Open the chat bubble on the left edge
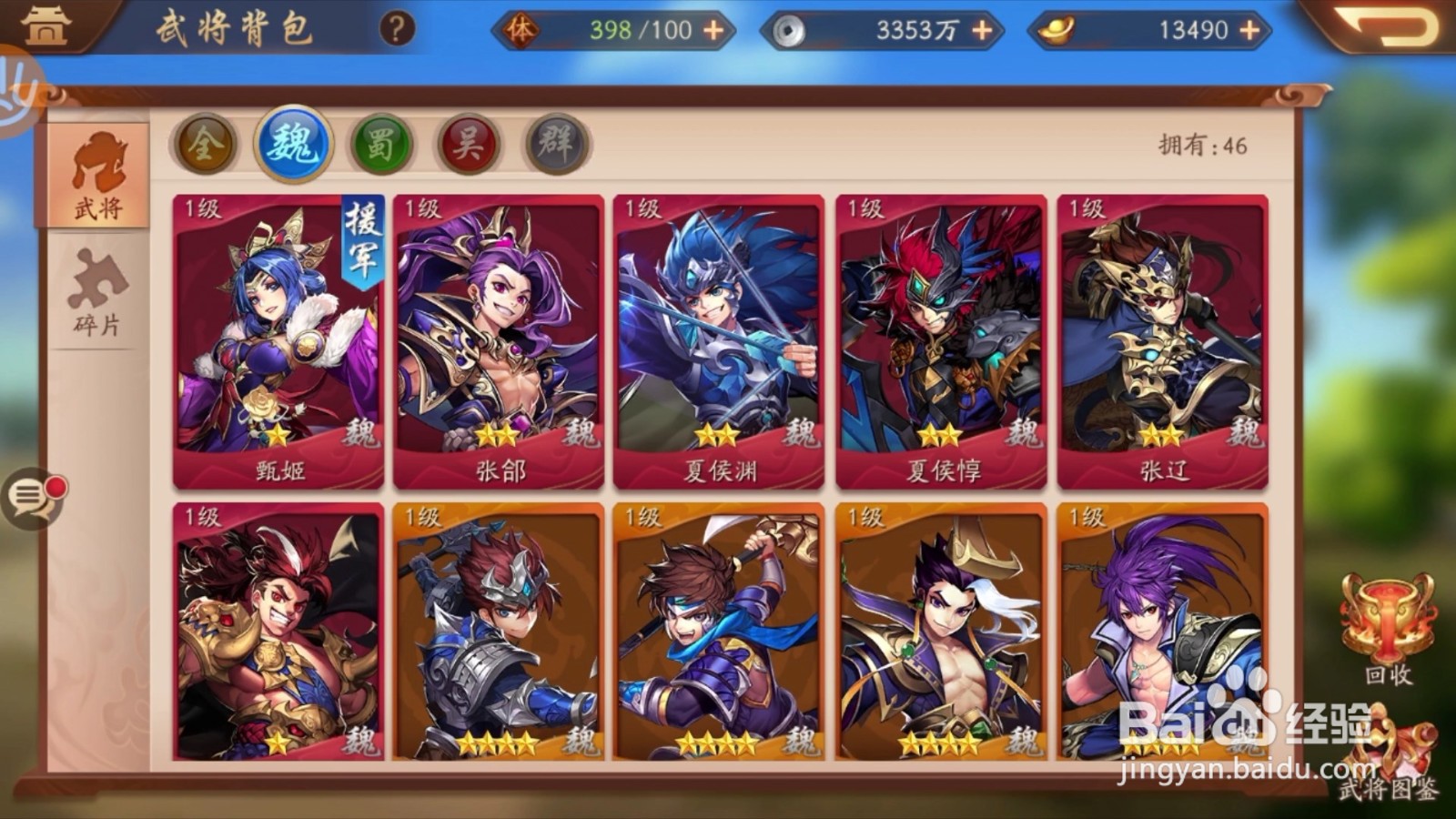 point(32,497)
